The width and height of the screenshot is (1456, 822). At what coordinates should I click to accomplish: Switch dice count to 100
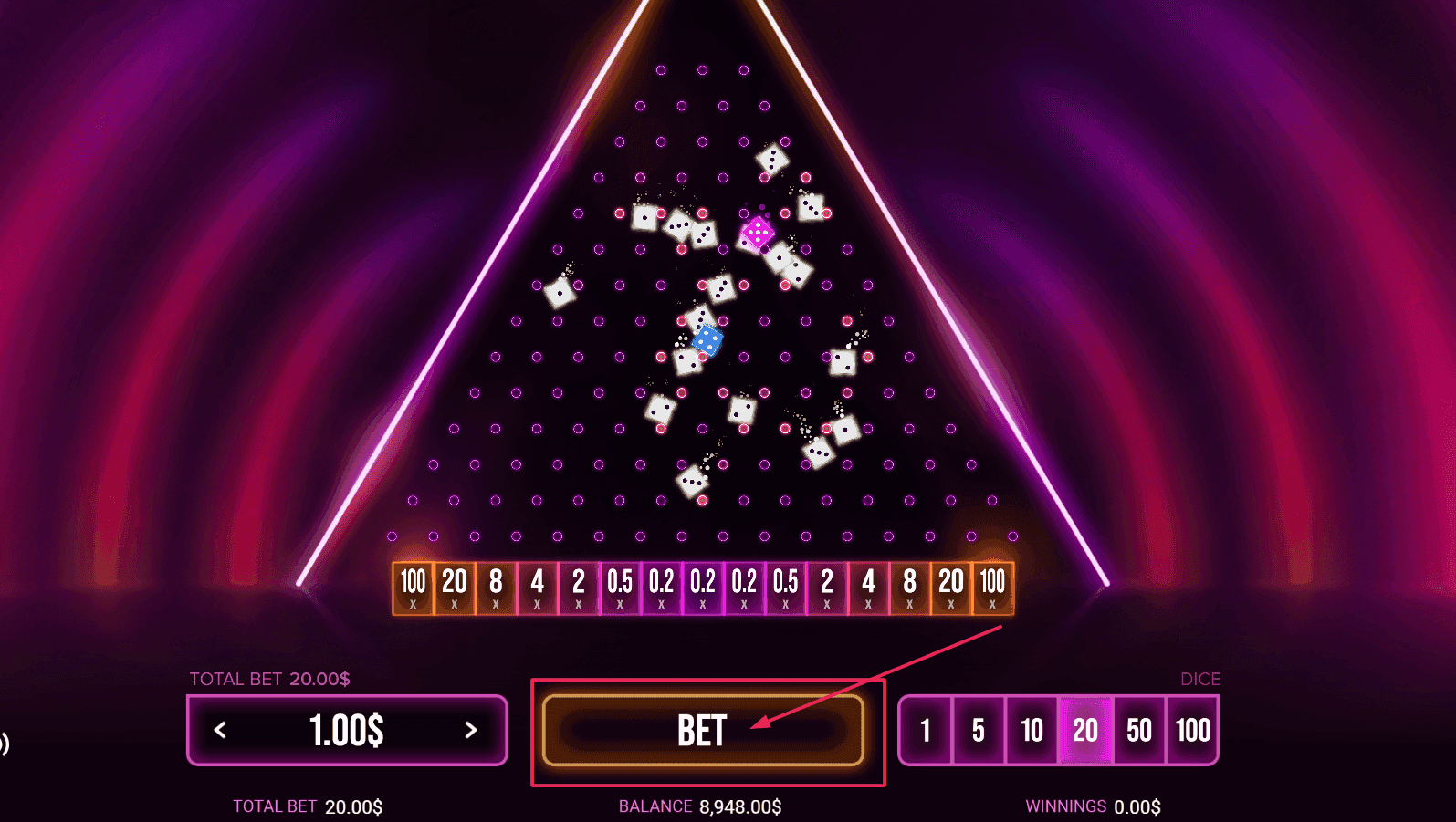click(1191, 730)
